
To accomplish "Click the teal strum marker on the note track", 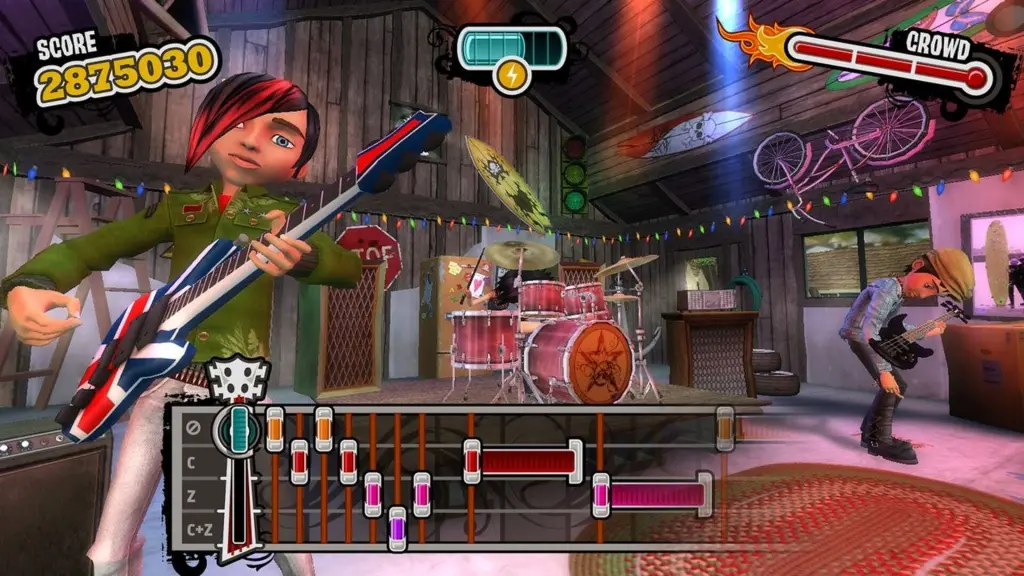I will click(238, 427).
